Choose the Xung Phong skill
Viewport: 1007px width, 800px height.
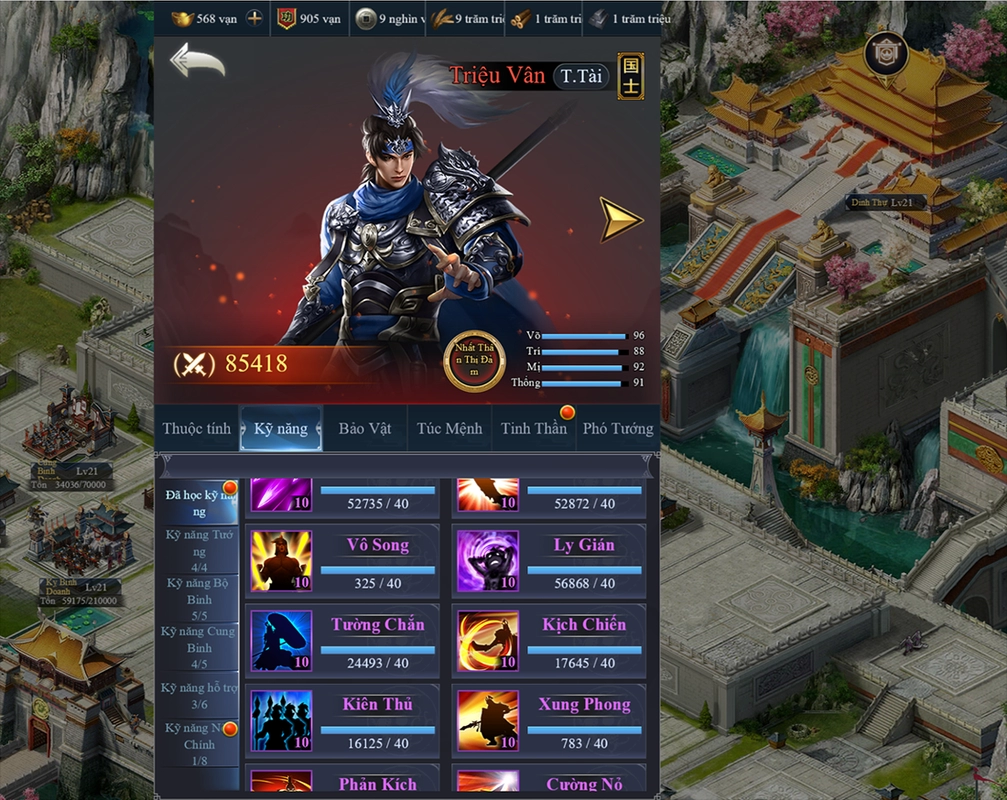[549, 720]
